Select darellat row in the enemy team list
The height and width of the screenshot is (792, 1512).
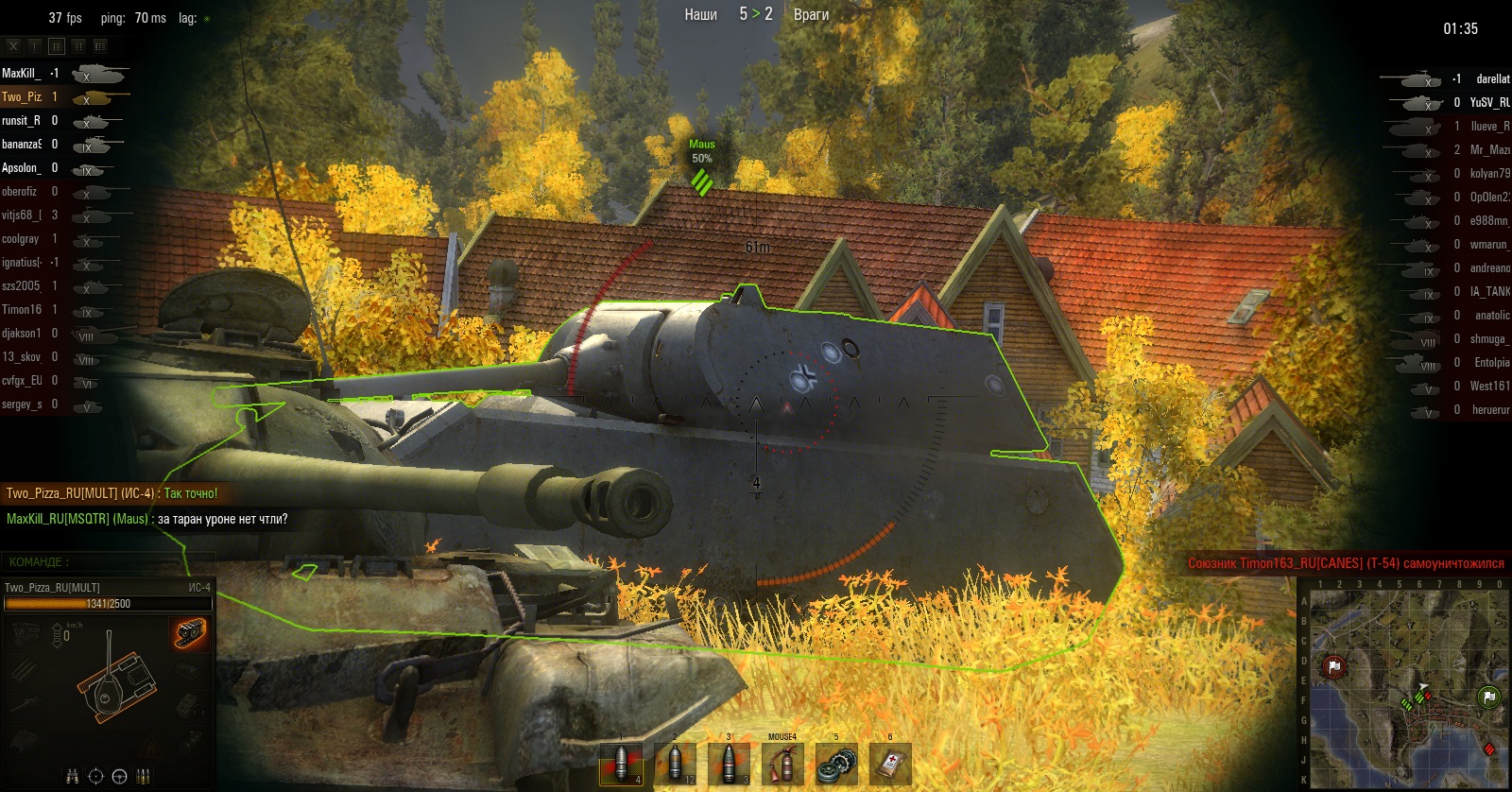tap(1446, 78)
